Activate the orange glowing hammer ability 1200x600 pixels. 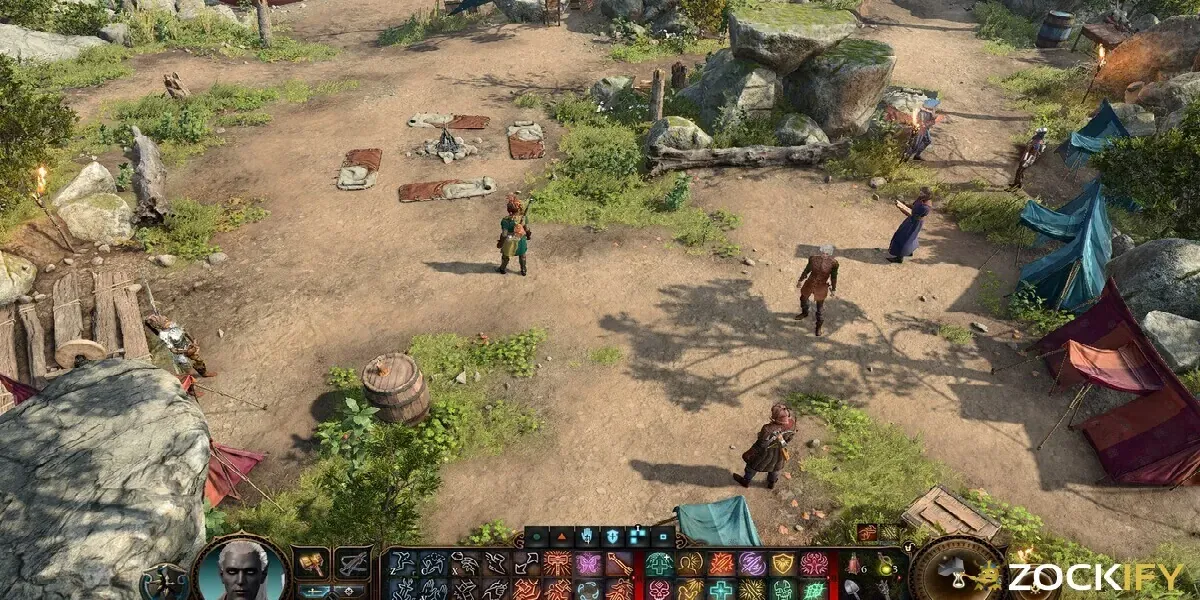[556, 564]
